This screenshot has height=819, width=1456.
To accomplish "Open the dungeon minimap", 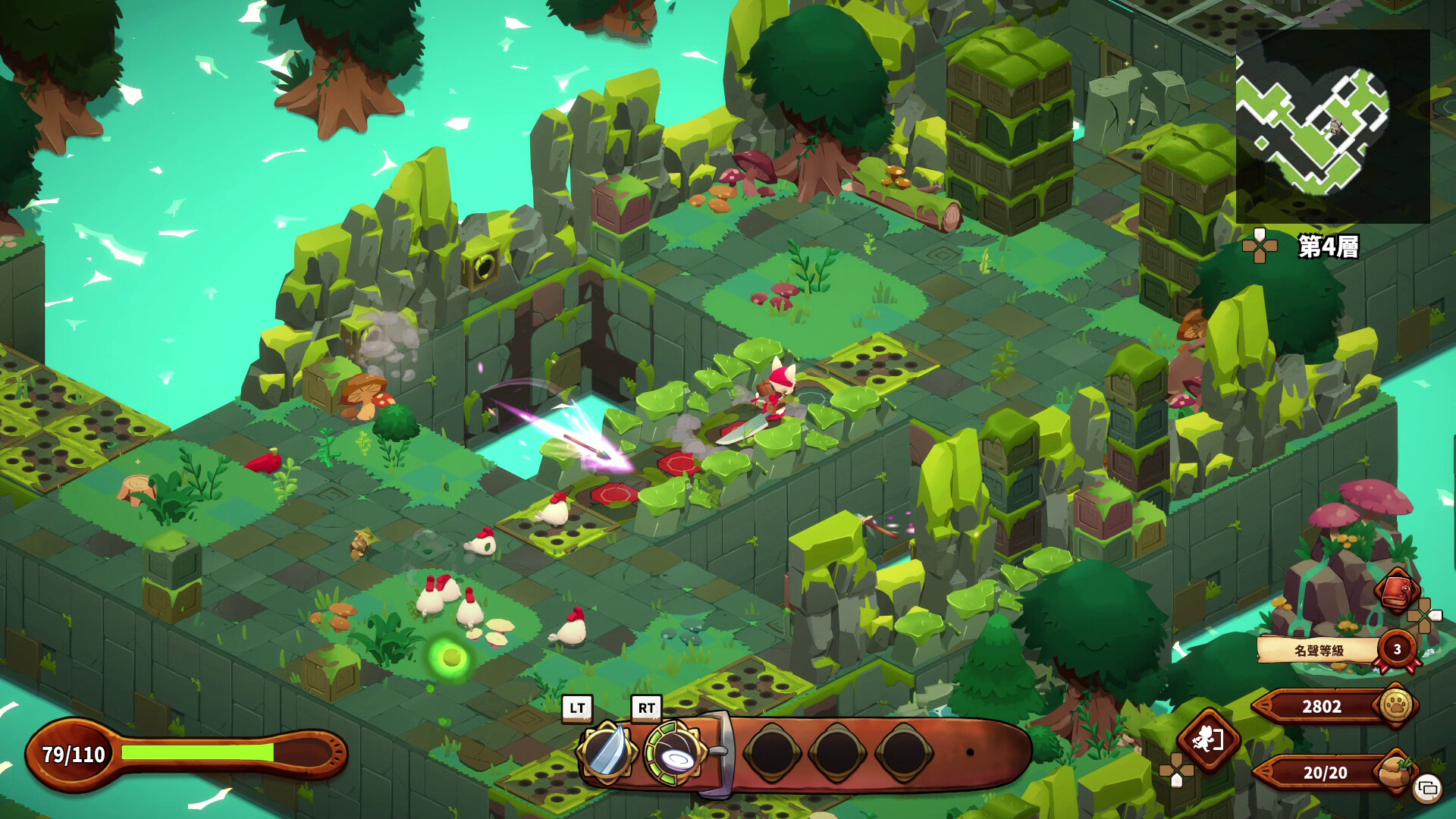I will [1332, 126].
